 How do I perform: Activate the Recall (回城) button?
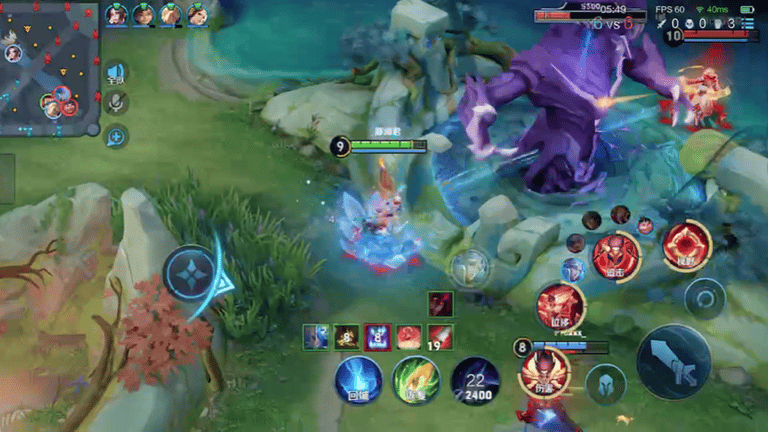(x=357, y=381)
